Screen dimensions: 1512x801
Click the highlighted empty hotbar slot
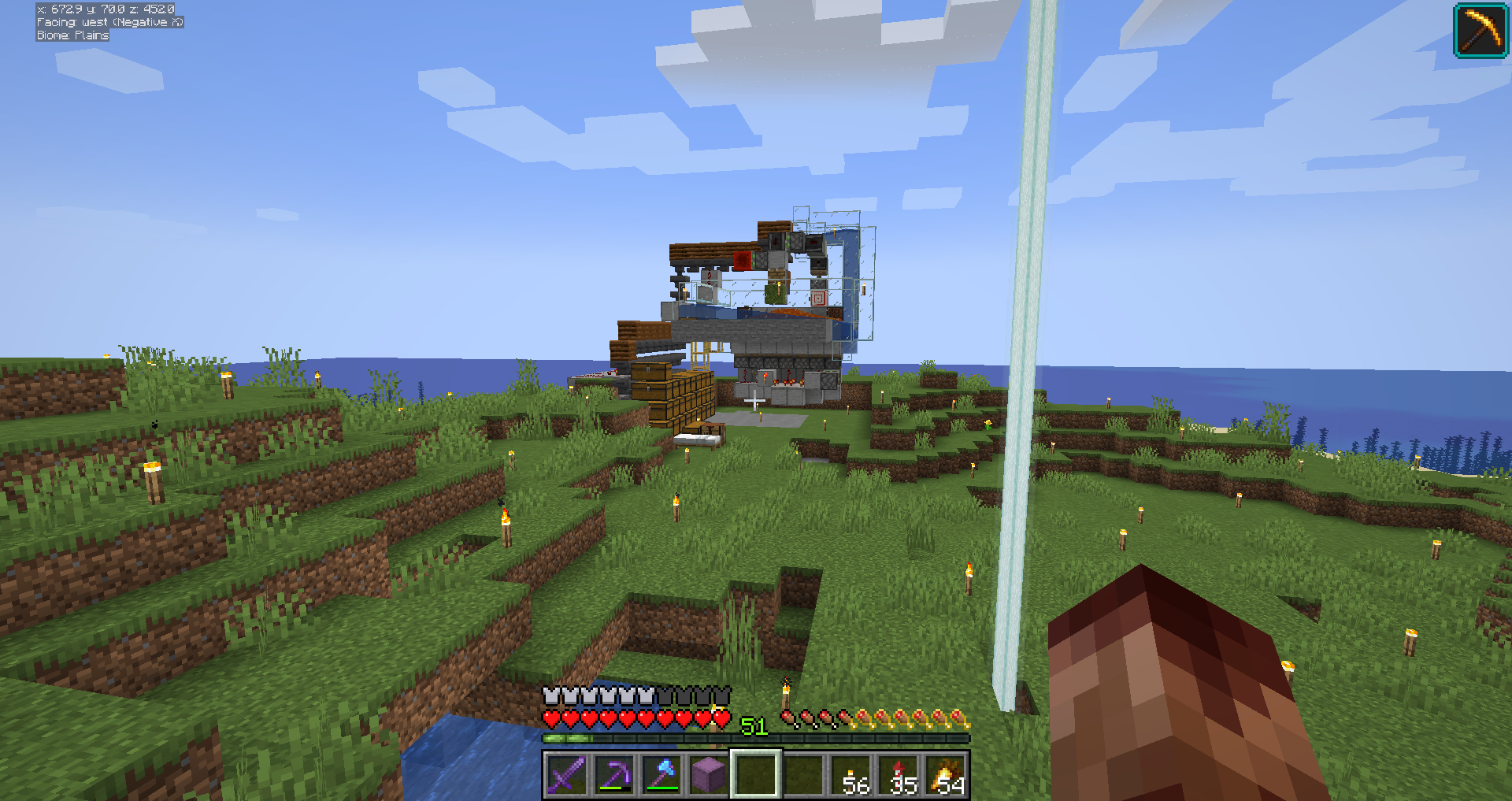[756, 775]
